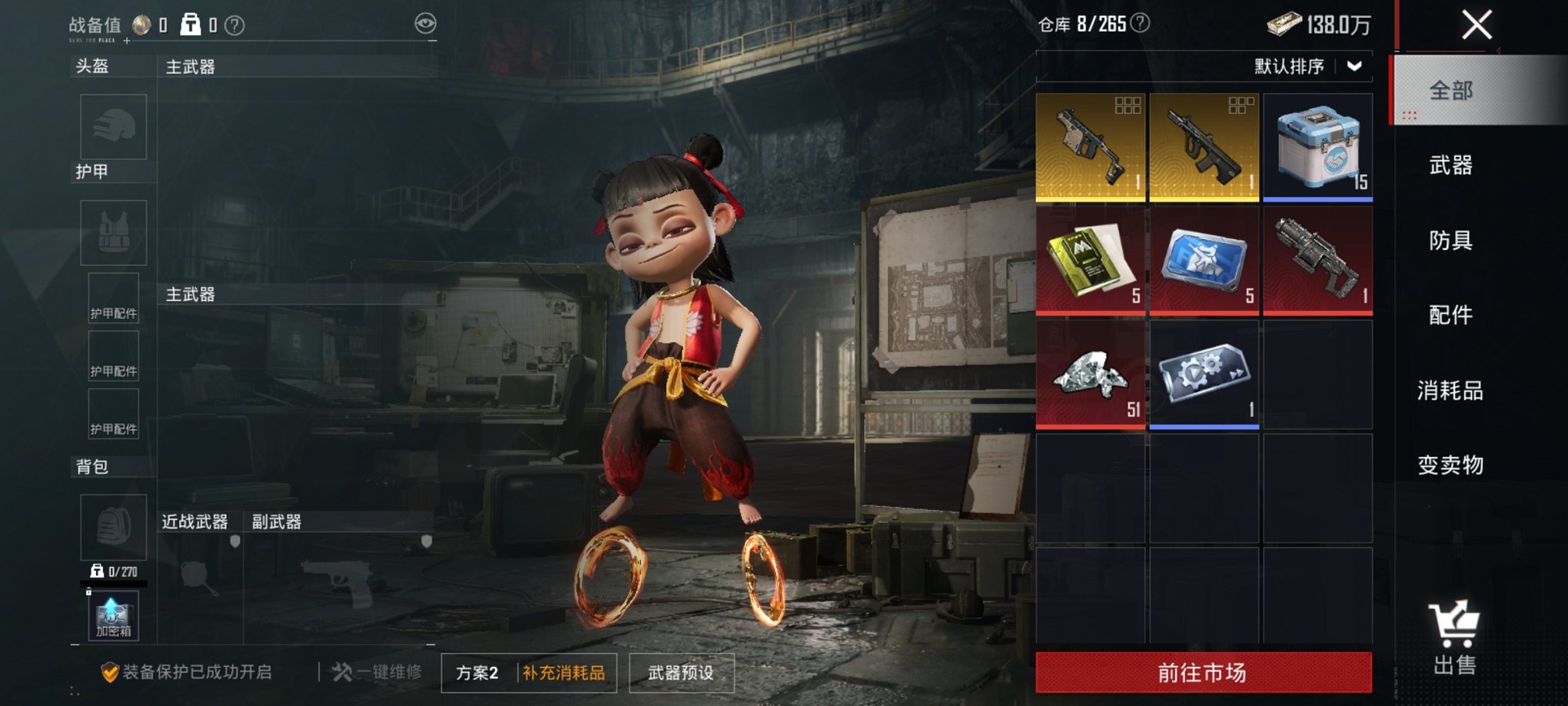1568x706 pixels.
Task: Go to market via 前往市场 button
Action: coord(1203,673)
